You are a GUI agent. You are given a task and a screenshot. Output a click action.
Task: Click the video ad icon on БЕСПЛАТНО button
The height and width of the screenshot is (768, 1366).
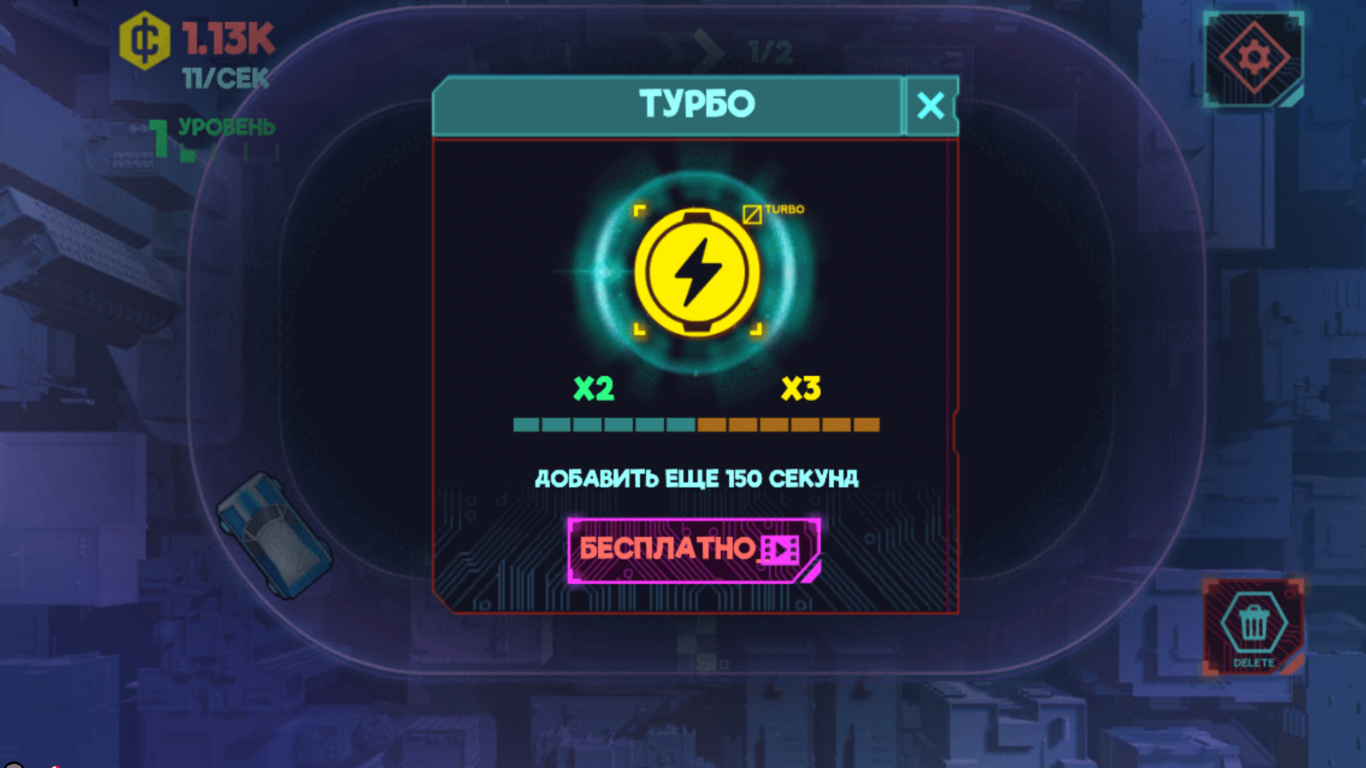click(x=781, y=551)
